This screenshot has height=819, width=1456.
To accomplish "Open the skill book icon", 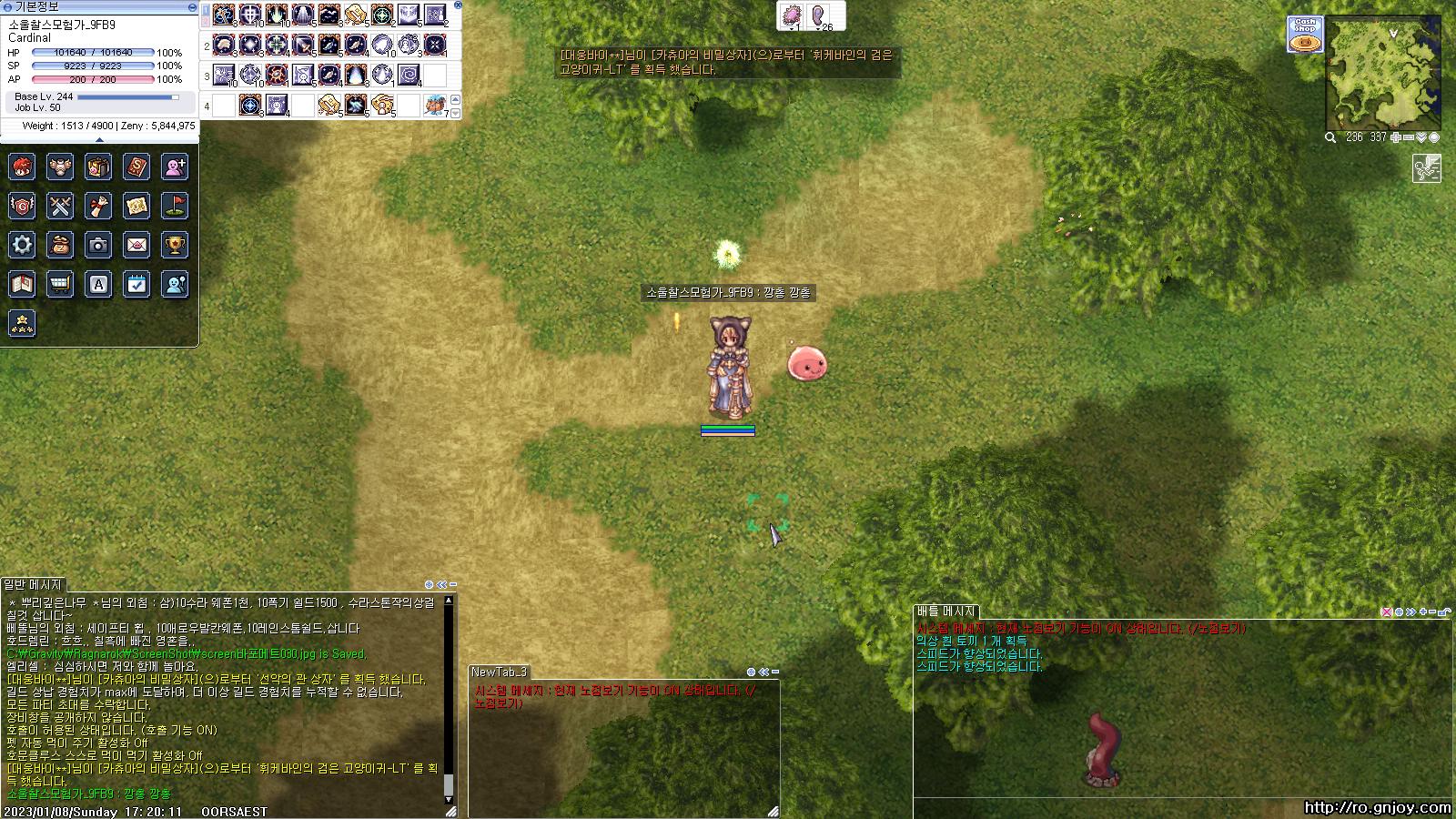I will click(136, 167).
